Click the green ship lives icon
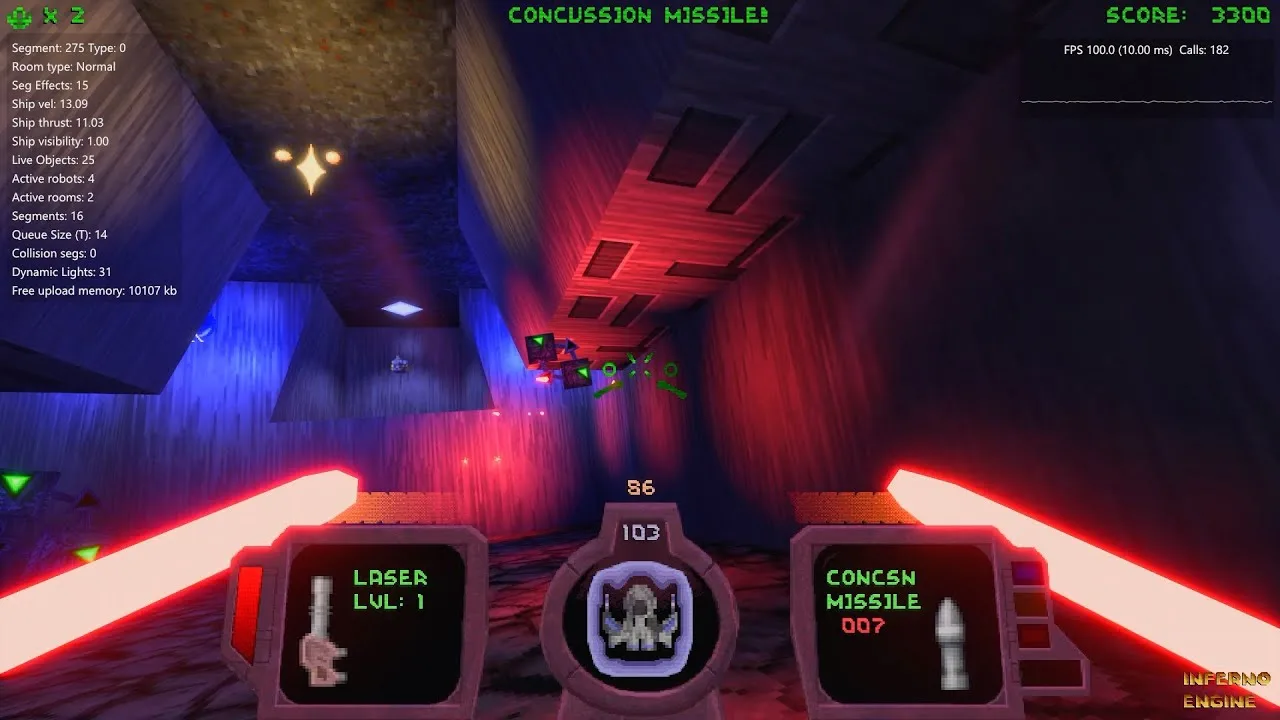The height and width of the screenshot is (720, 1280). pos(22,16)
